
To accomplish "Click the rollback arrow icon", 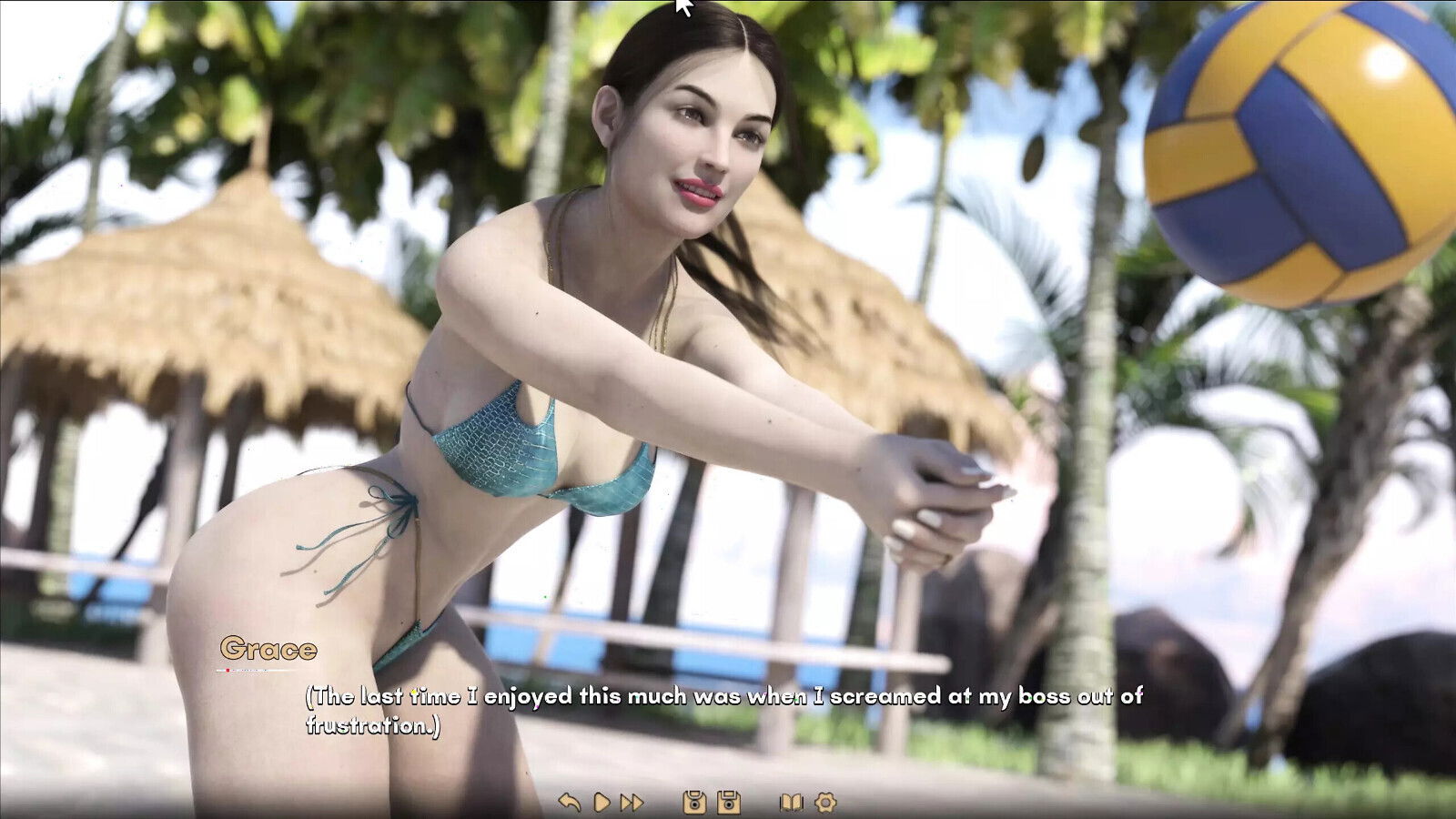I will (x=570, y=802).
